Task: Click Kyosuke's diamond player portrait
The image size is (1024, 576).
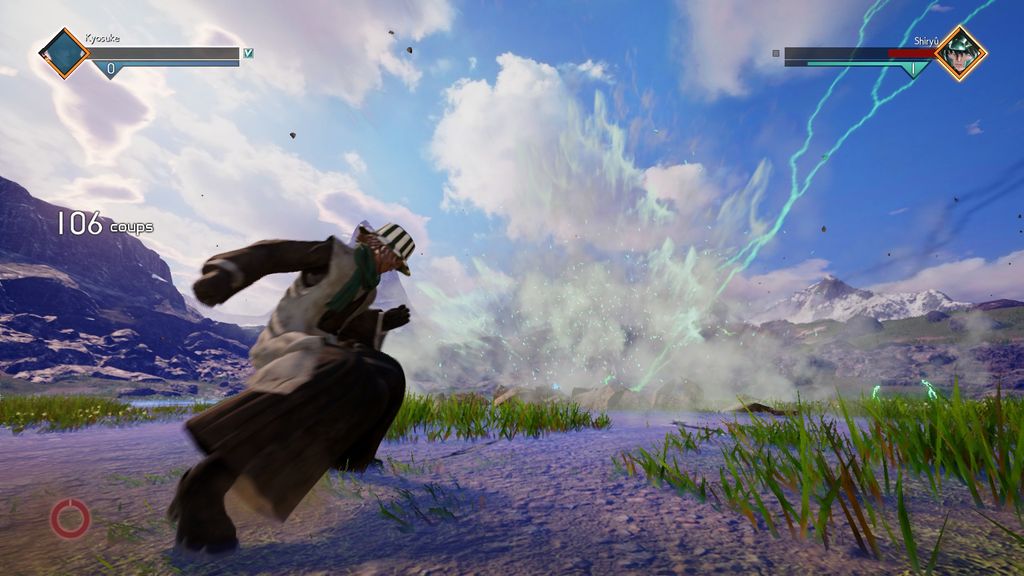Action: point(64,53)
